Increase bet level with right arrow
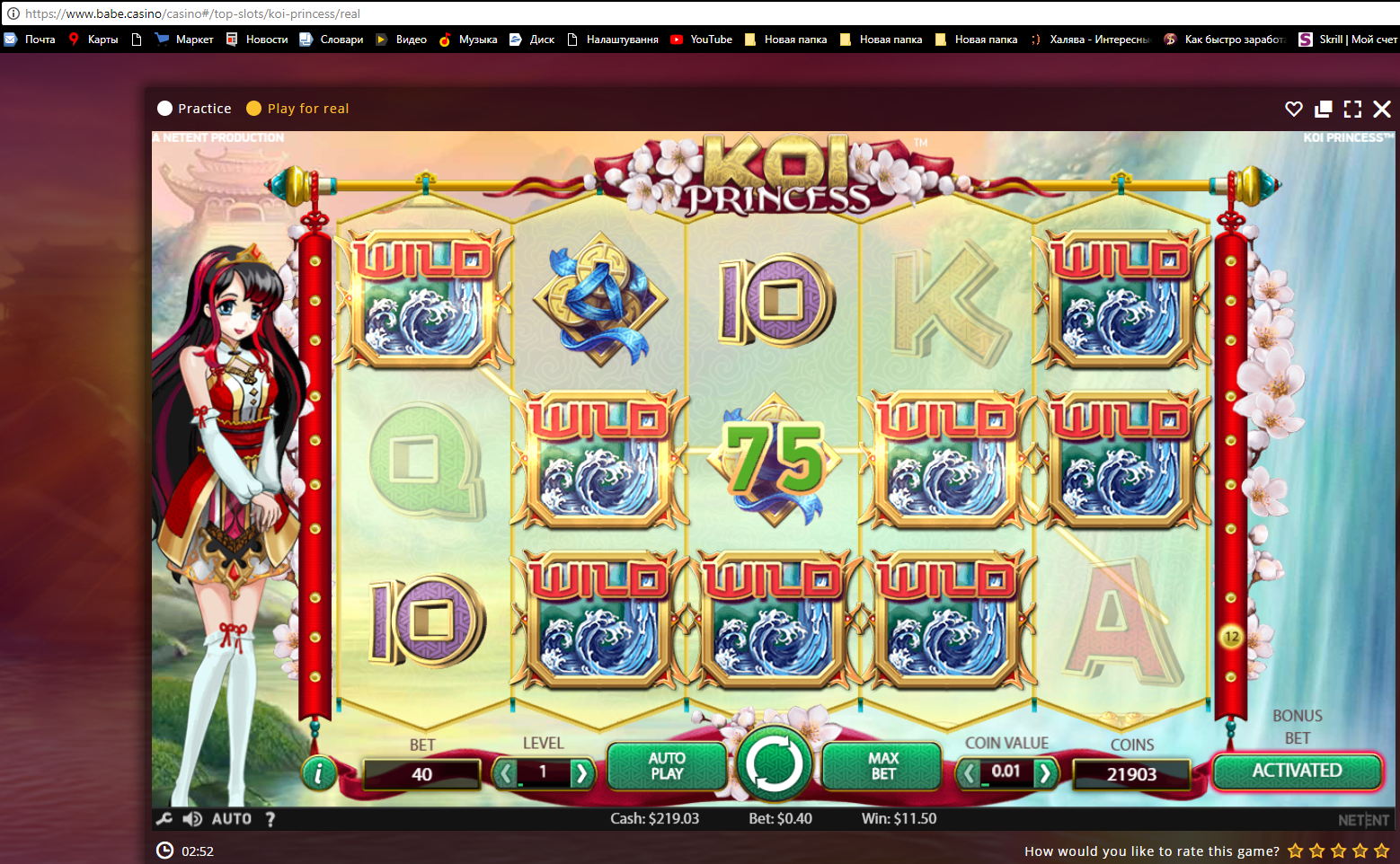The image size is (1400, 864). (x=582, y=772)
